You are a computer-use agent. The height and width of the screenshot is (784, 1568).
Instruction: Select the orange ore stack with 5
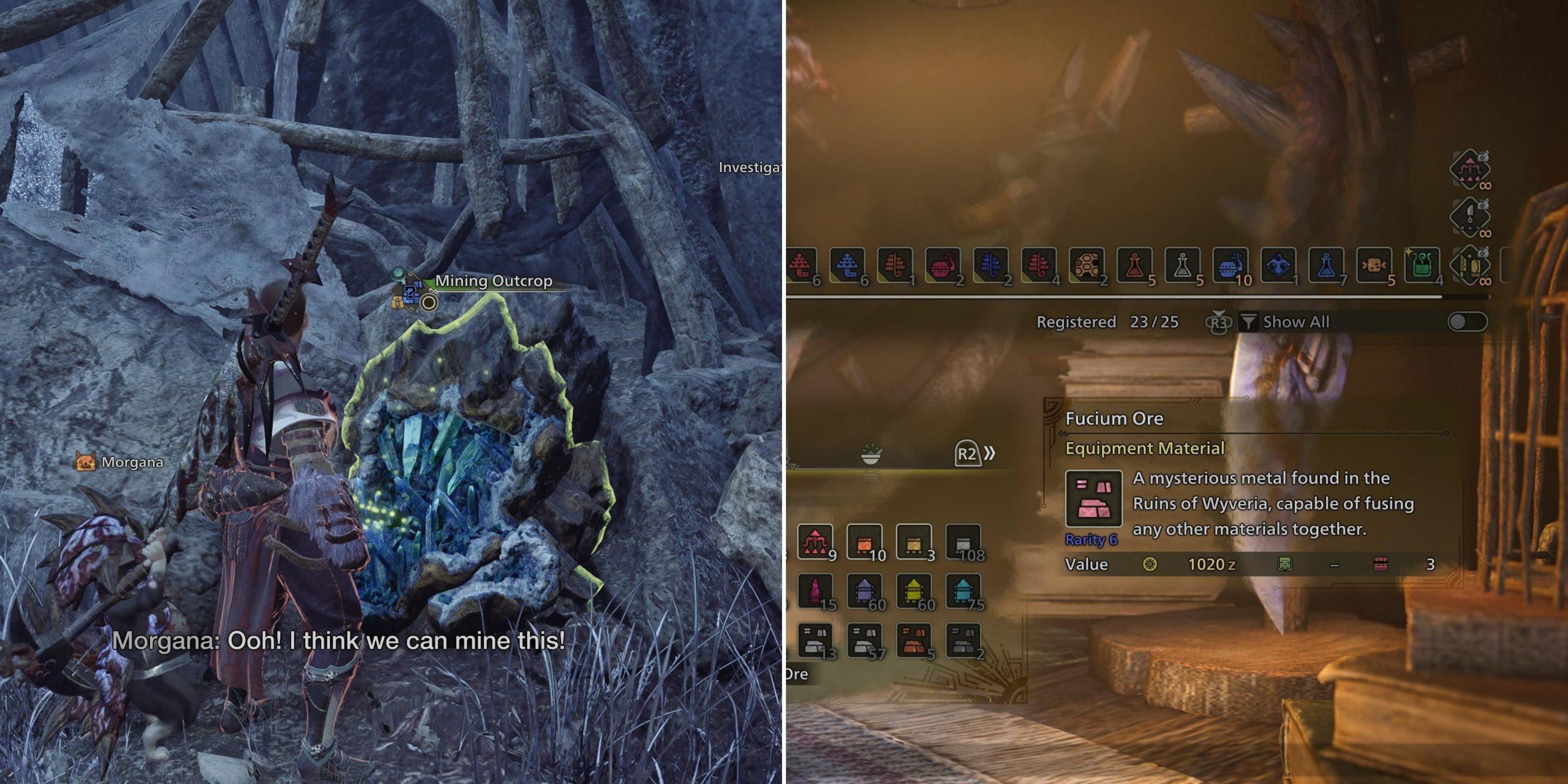tap(914, 640)
